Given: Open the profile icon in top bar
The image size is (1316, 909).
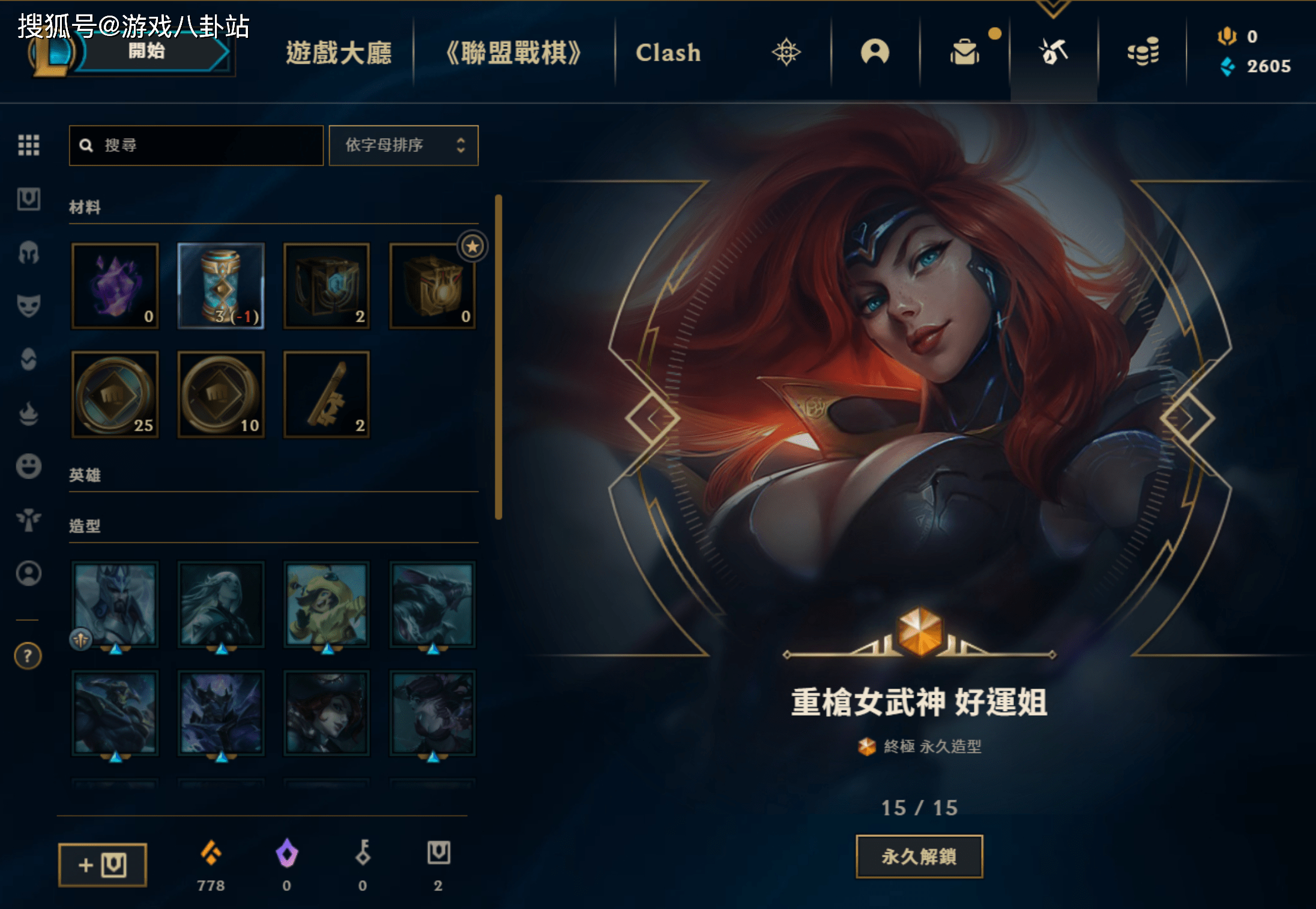Looking at the screenshot, I should pos(875,52).
